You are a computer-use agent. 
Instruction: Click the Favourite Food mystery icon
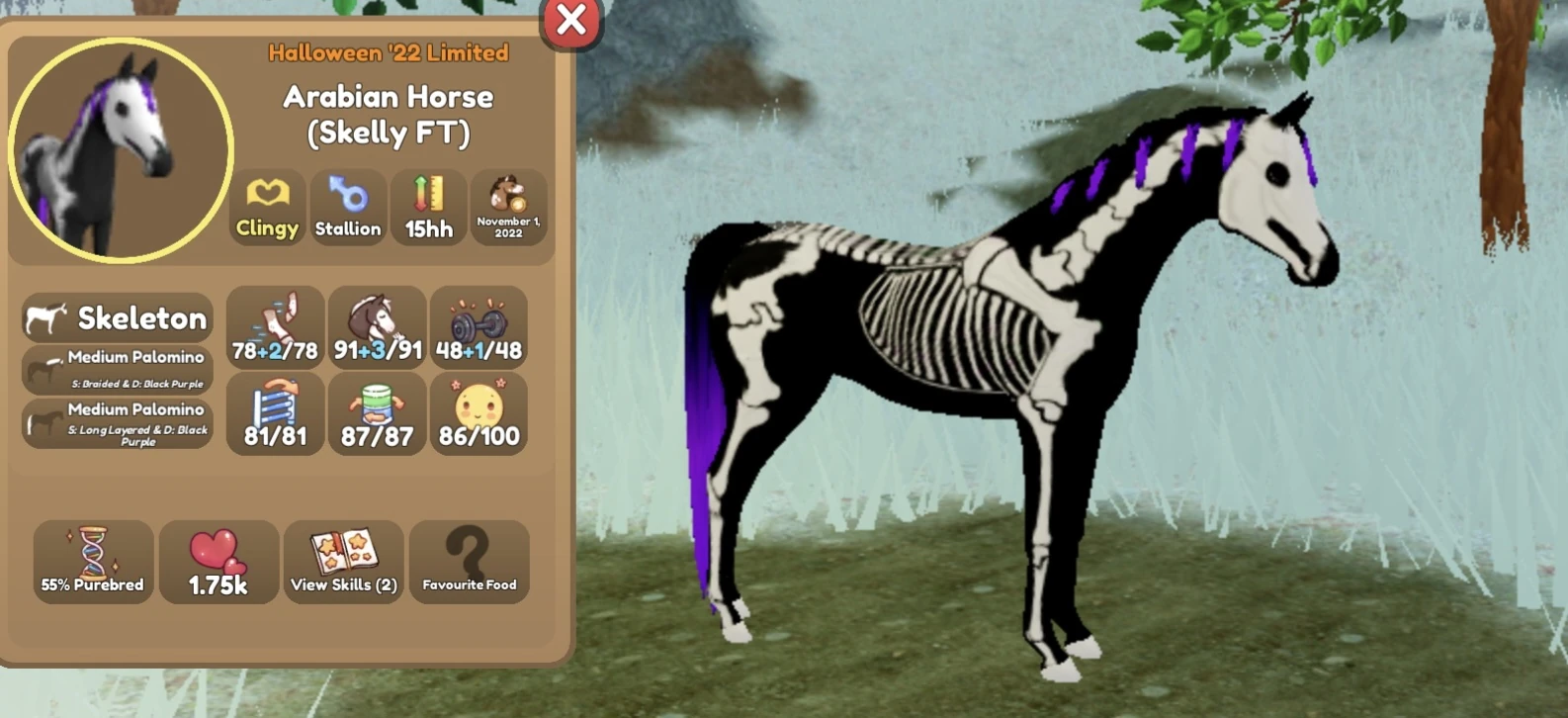pyautogui.click(x=470, y=561)
